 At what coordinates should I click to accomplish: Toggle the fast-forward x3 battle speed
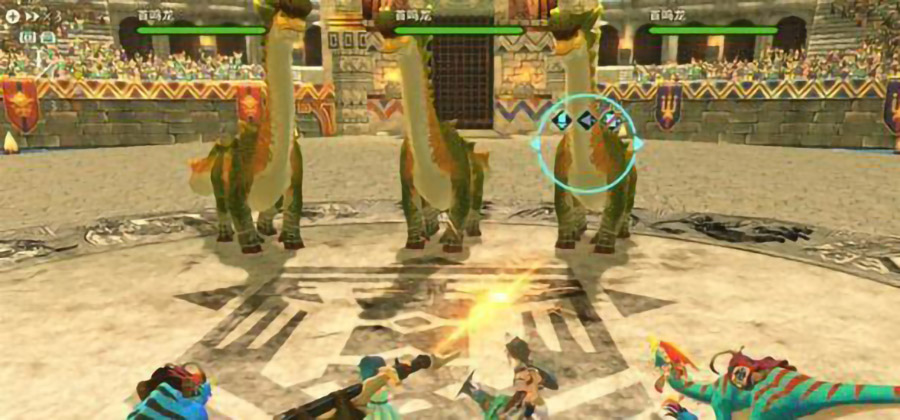pyautogui.click(x=42, y=16)
